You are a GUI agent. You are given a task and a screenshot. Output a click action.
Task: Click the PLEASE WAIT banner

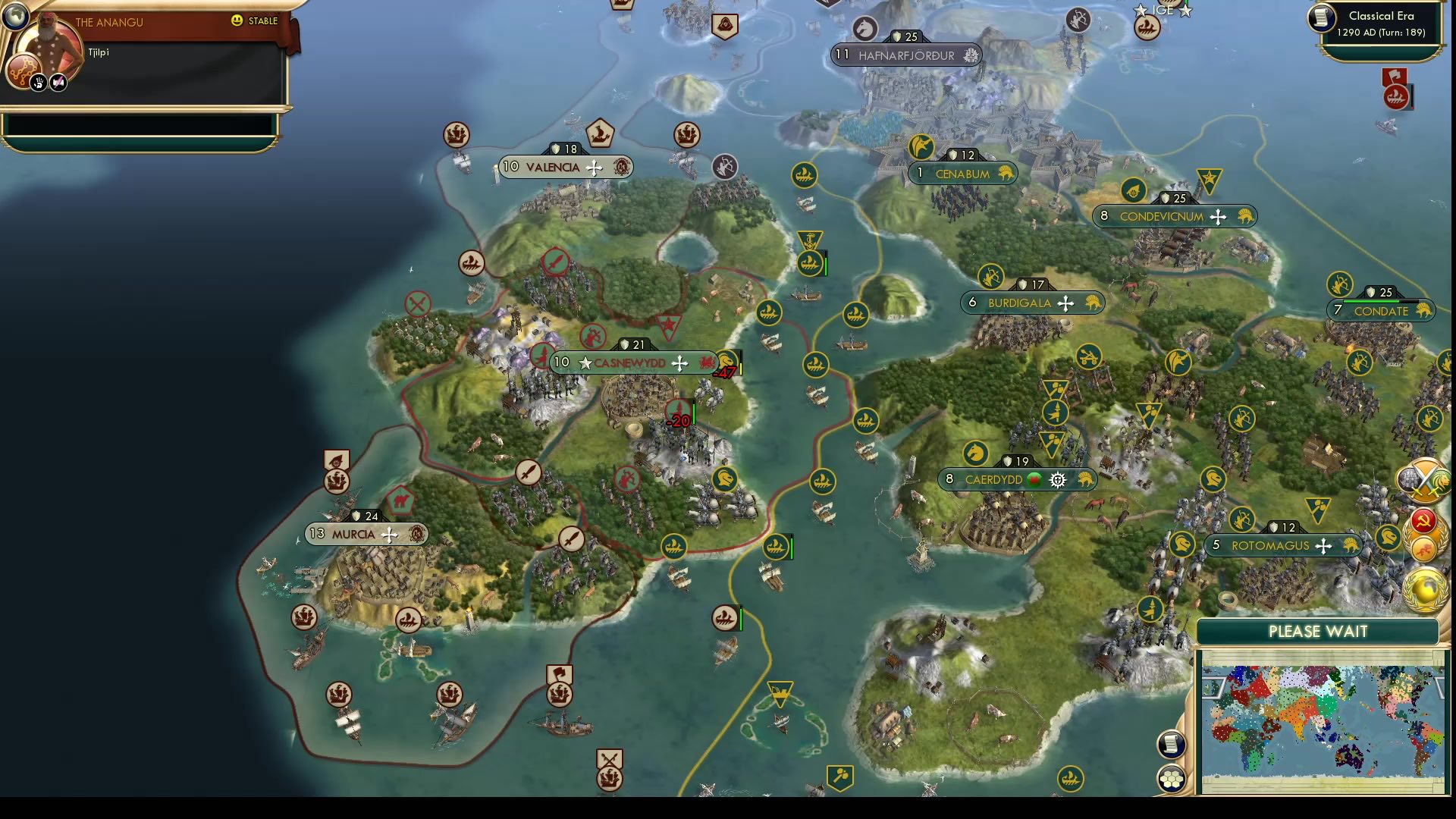(x=1318, y=632)
